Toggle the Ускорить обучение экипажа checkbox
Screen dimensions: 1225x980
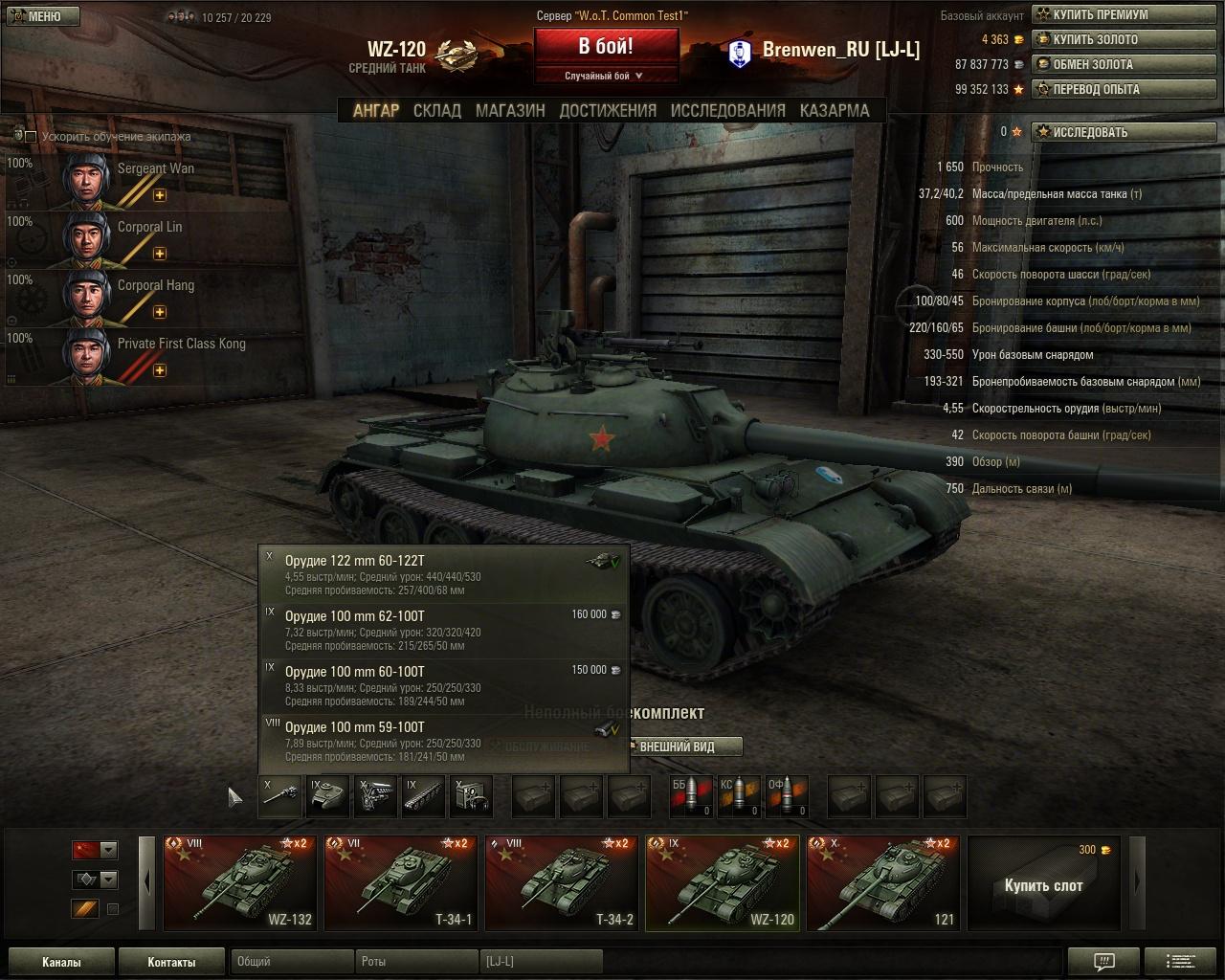(x=31, y=137)
